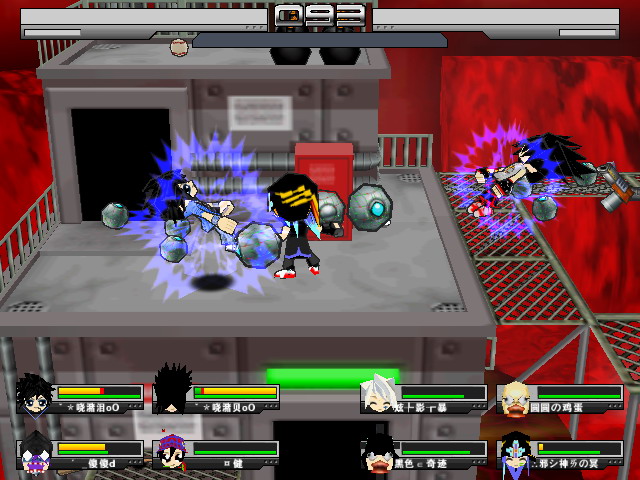This screenshot has height=480, width=640.
Task: Click the red open-mouthed fighter portrait
Action: pos(380,453)
